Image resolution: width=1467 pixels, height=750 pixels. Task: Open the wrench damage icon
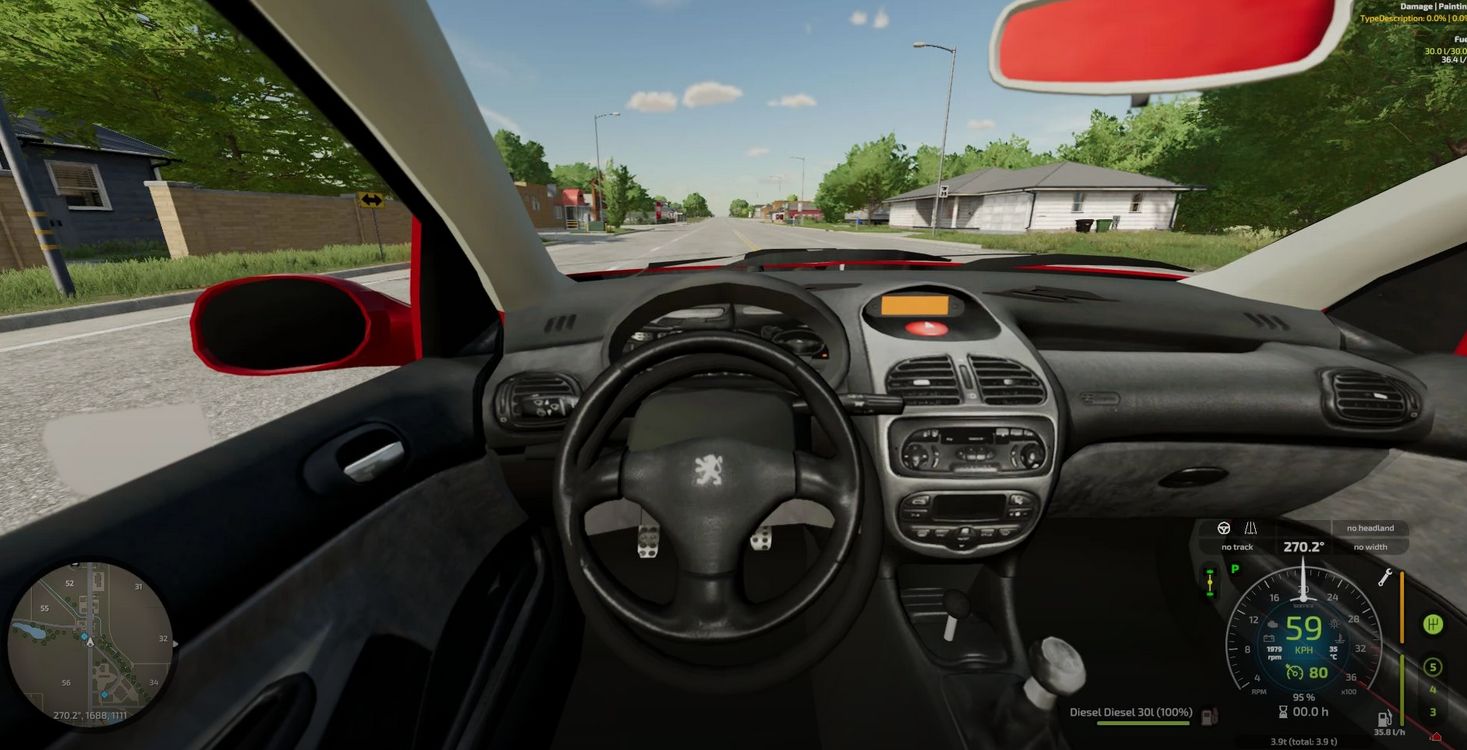coord(1385,577)
